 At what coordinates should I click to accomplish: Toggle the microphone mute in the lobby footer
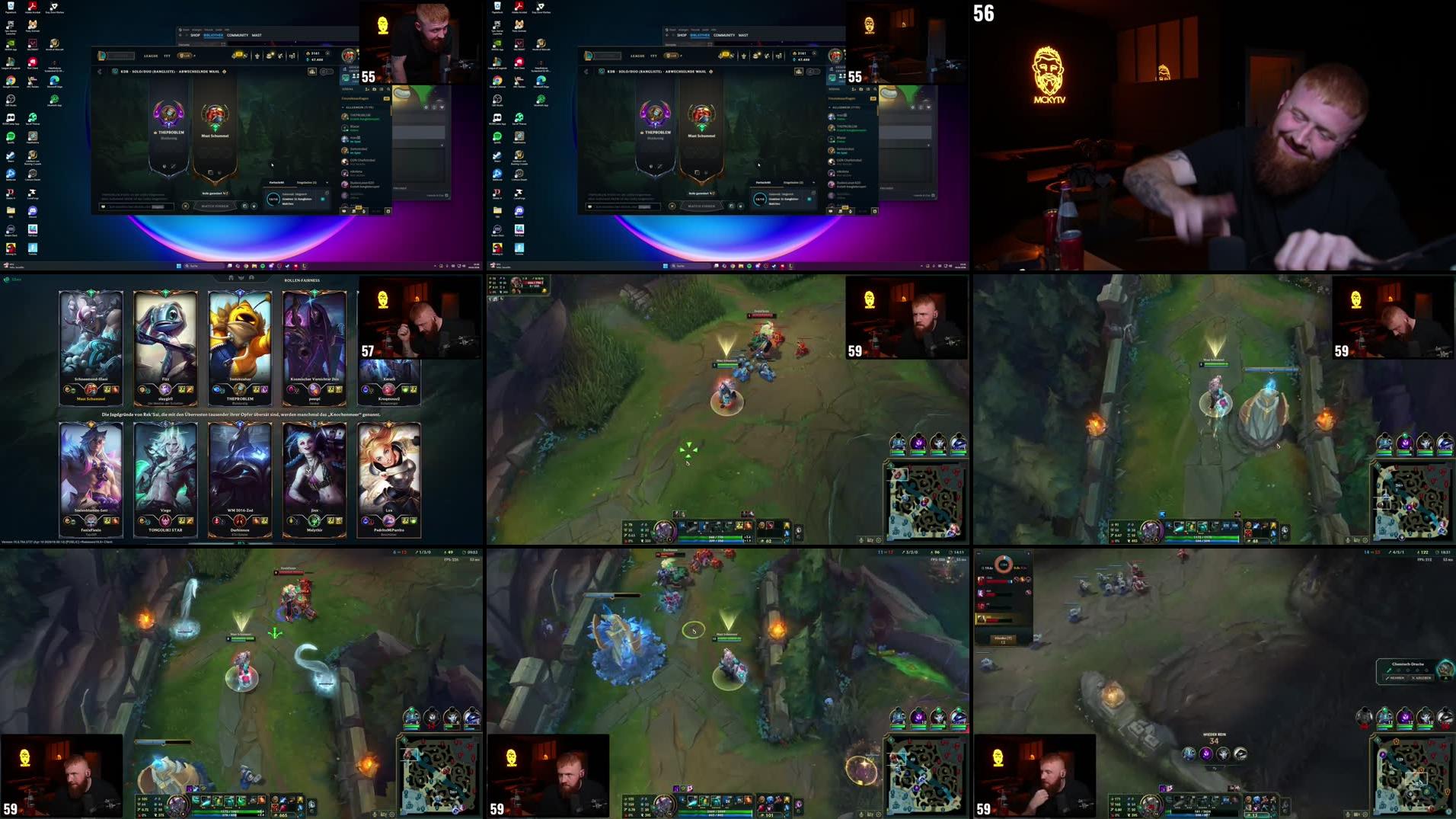[x=254, y=206]
